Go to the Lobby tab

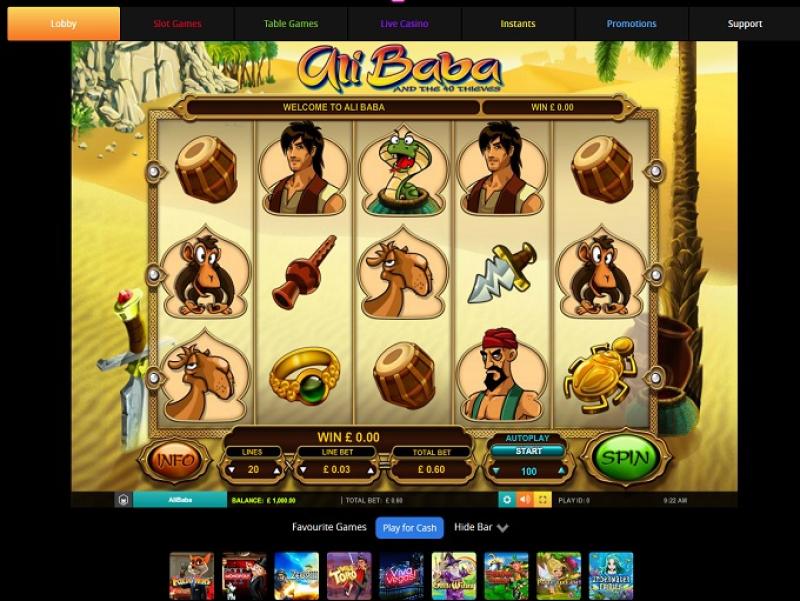pos(63,24)
